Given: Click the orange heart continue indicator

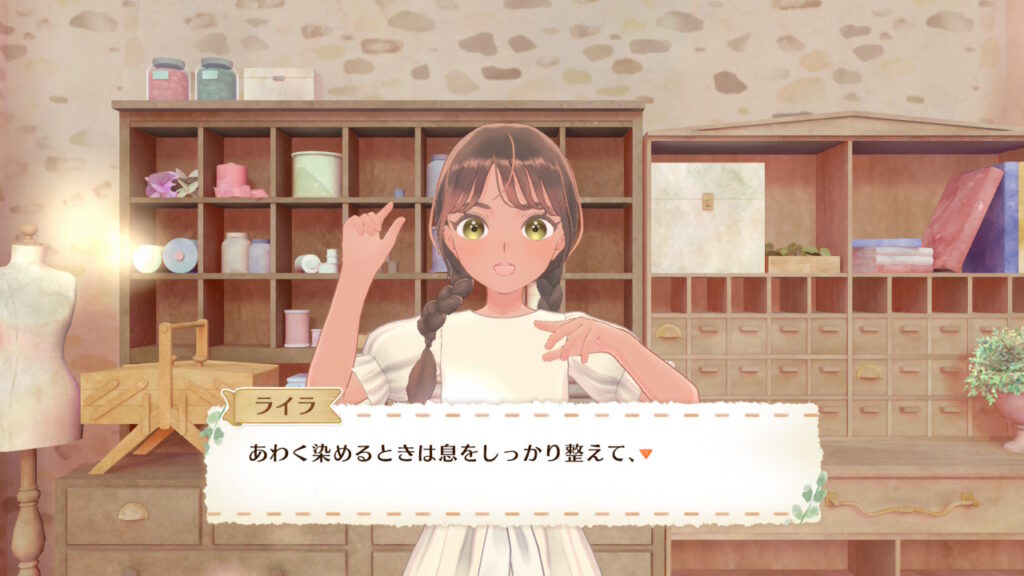Looking at the screenshot, I should click(x=646, y=454).
